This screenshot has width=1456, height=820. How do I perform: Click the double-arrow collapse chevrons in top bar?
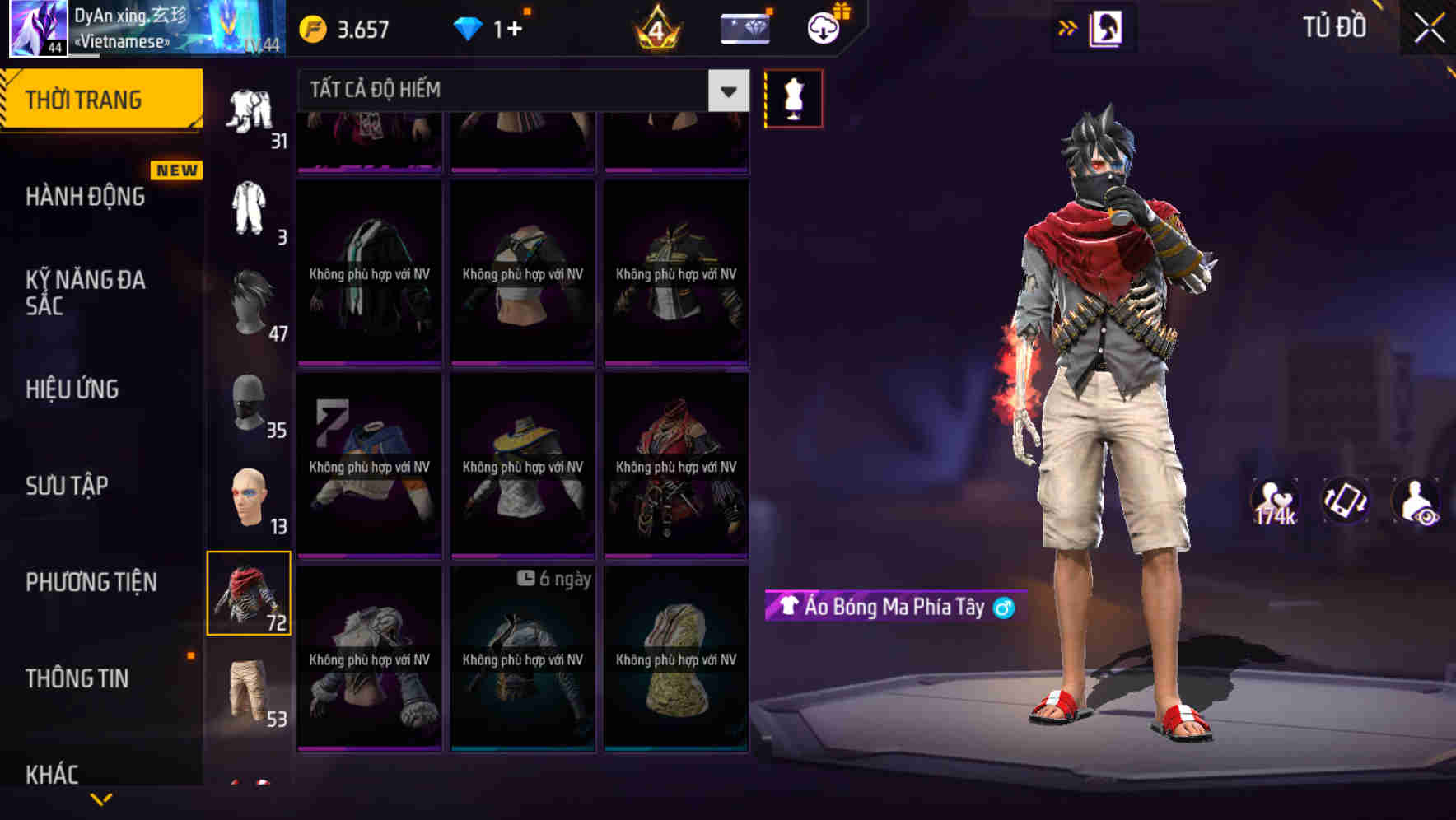[x=1068, y=27]
